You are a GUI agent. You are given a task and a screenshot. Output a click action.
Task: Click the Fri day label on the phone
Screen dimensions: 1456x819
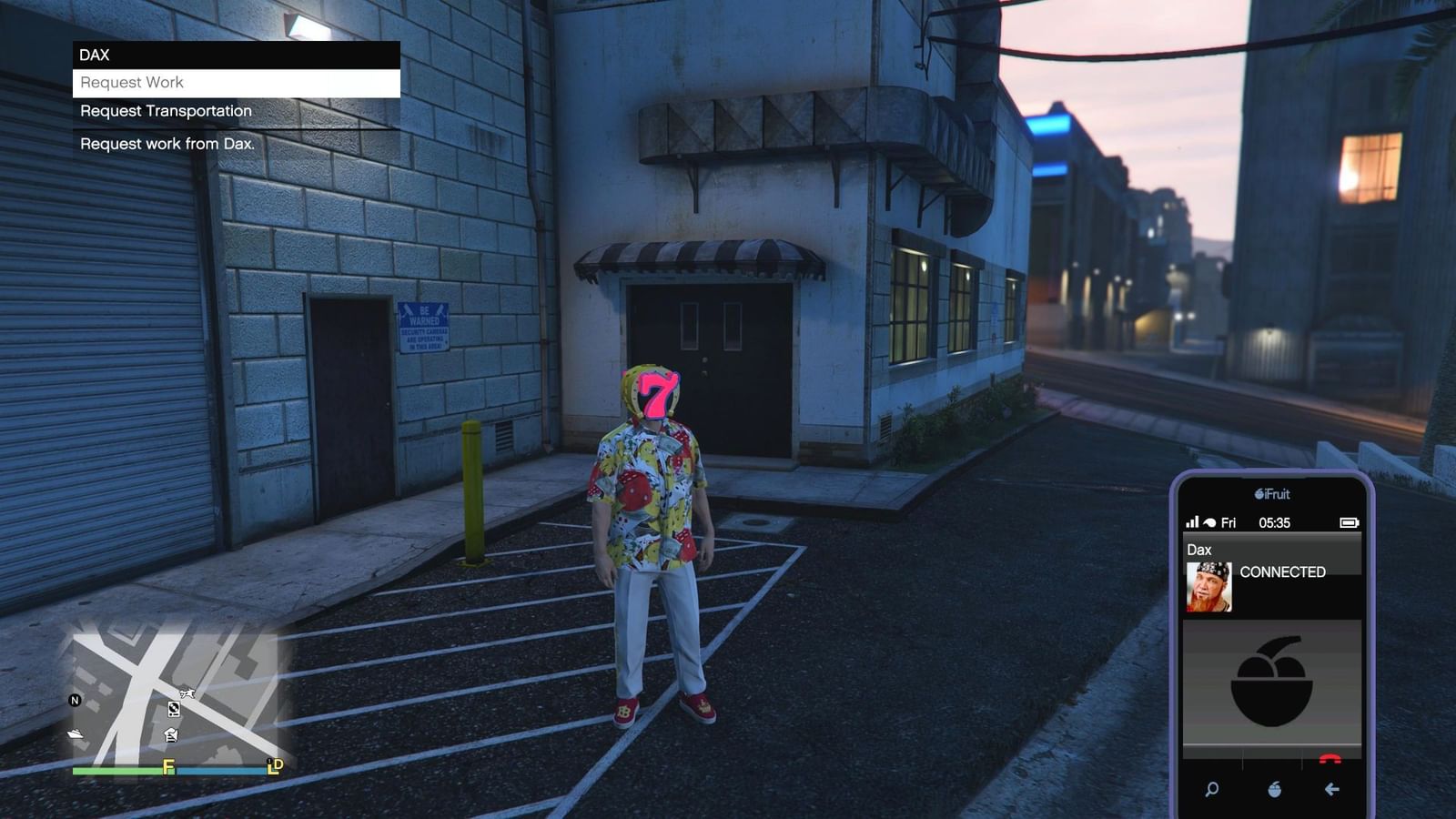[x=1228, y=522]
